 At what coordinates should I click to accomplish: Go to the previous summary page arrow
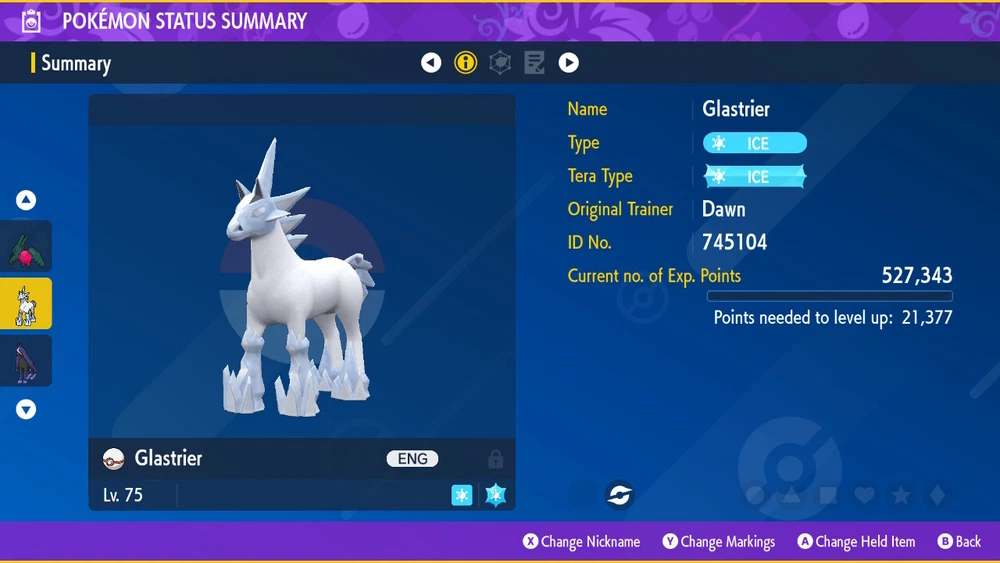(x=431, y=63)
